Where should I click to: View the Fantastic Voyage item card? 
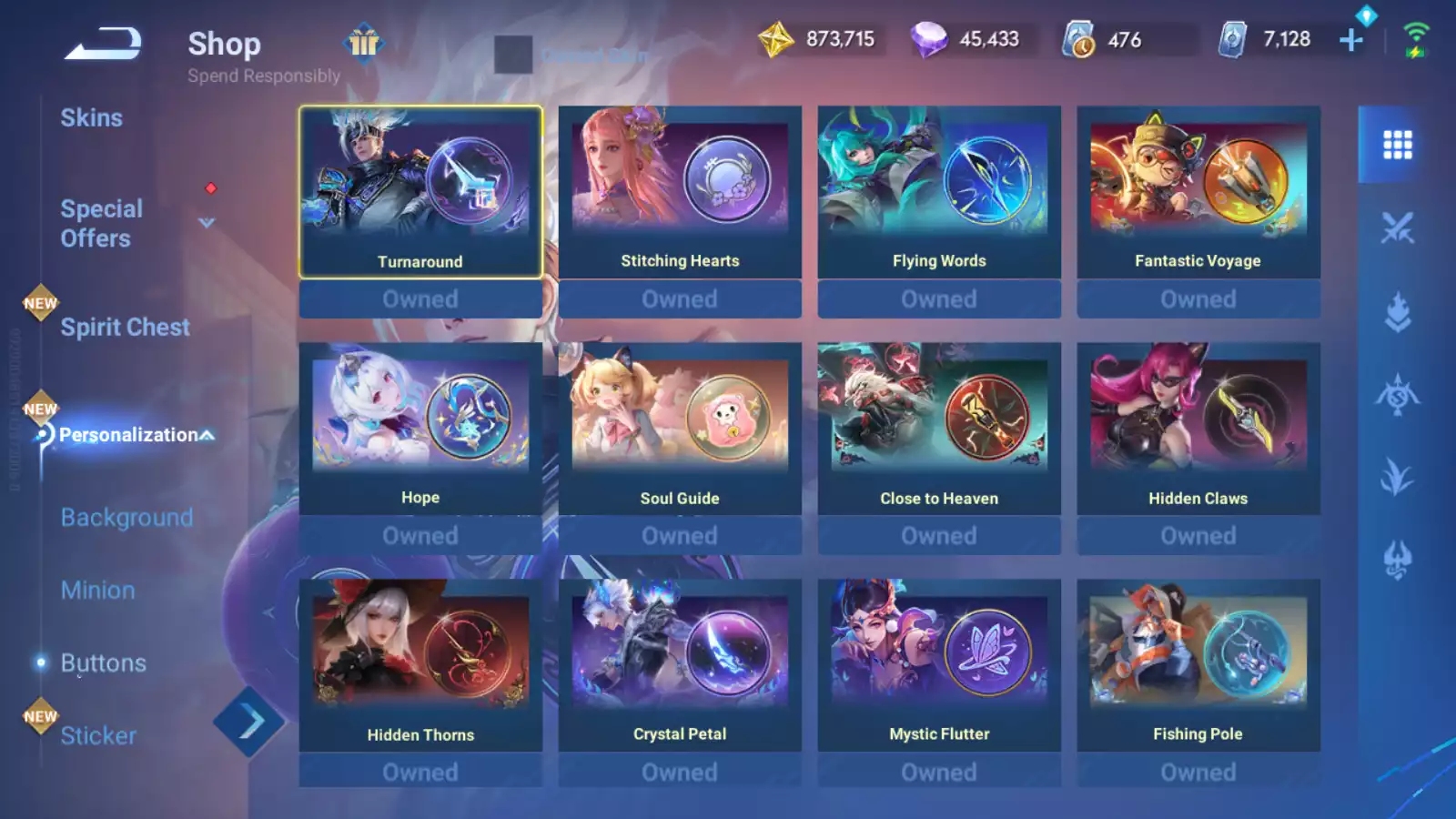tap(1198, 192)
